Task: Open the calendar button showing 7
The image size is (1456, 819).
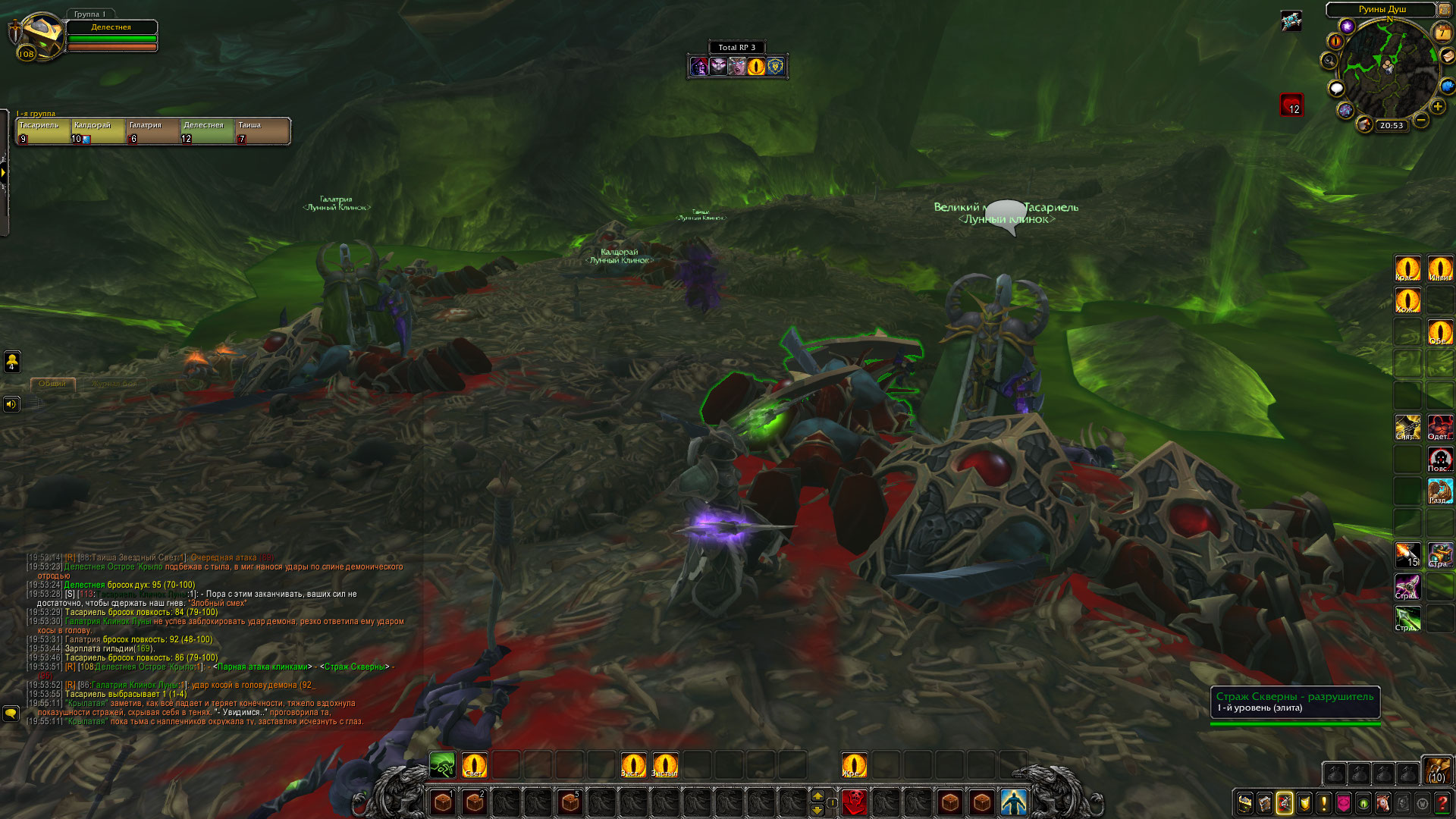Action: [x=1442, y=33]
